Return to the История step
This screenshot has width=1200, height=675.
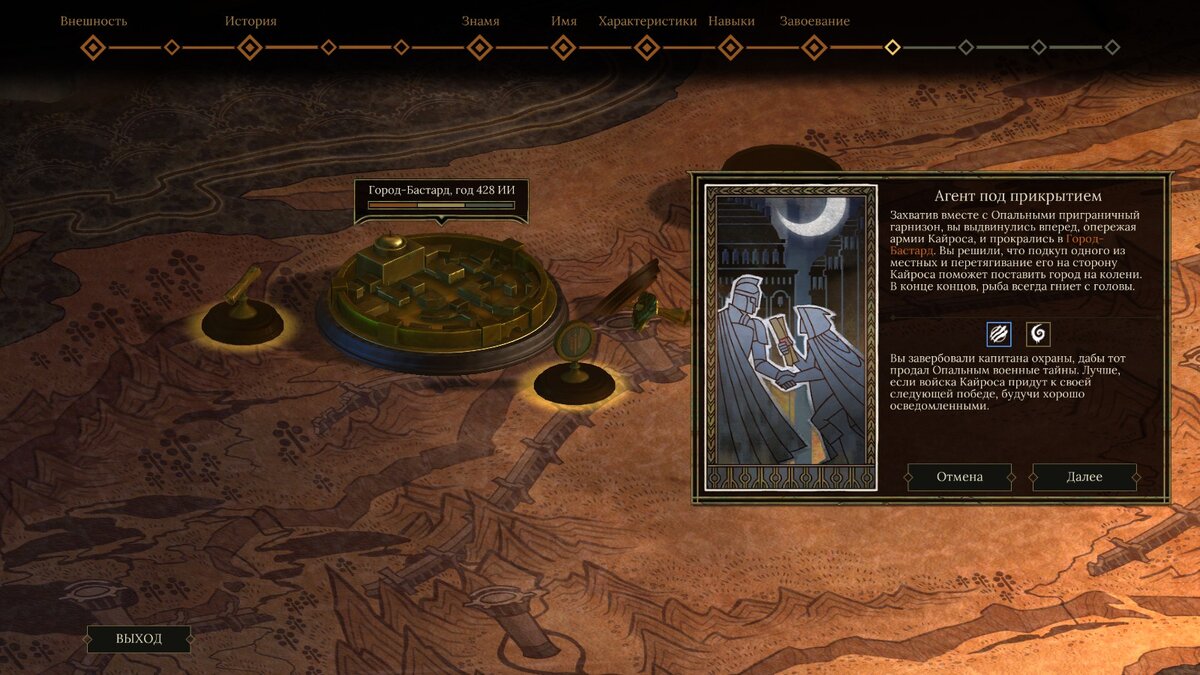(250, 47)
